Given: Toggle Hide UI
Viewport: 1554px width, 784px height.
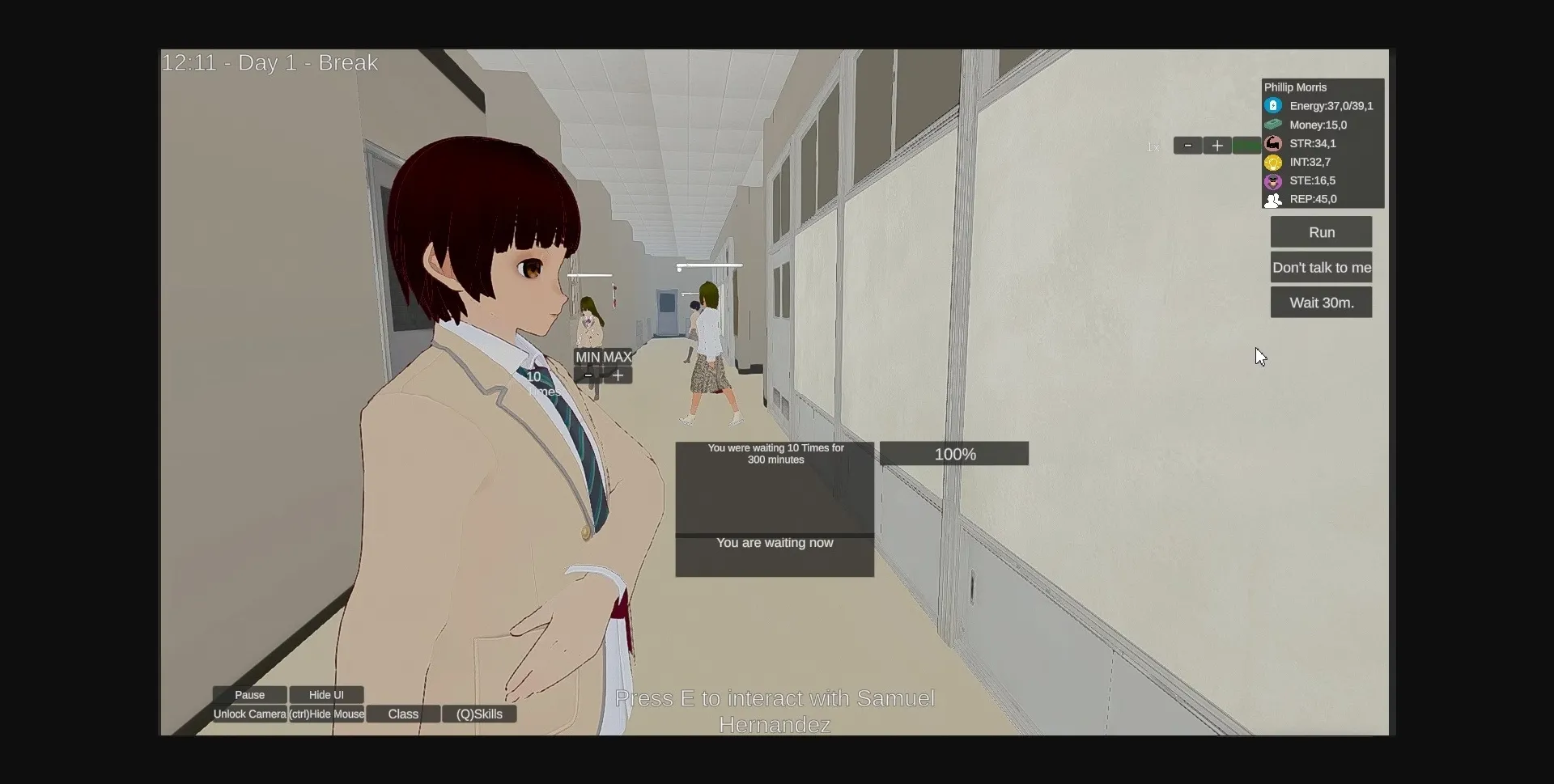Looking at the screenshot, I should 325,694.
